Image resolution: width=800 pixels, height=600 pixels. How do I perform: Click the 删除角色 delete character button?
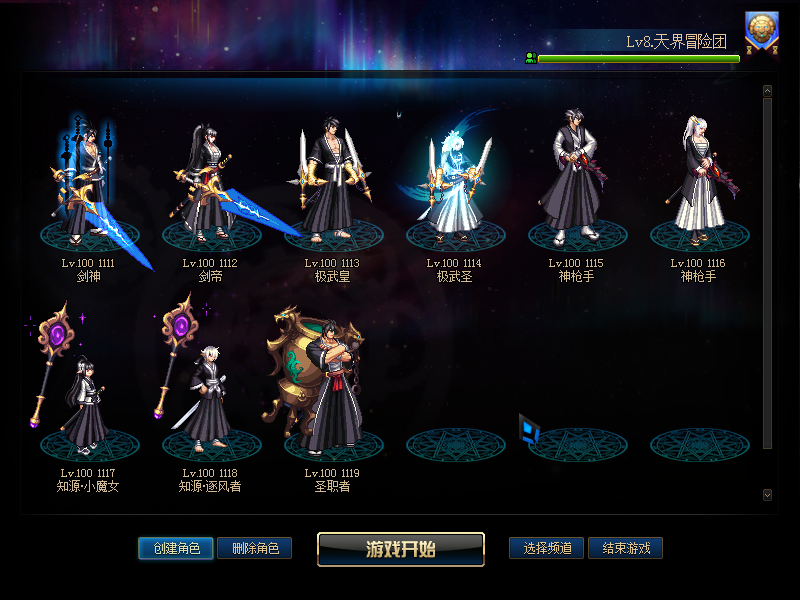(x=254, y=548)
